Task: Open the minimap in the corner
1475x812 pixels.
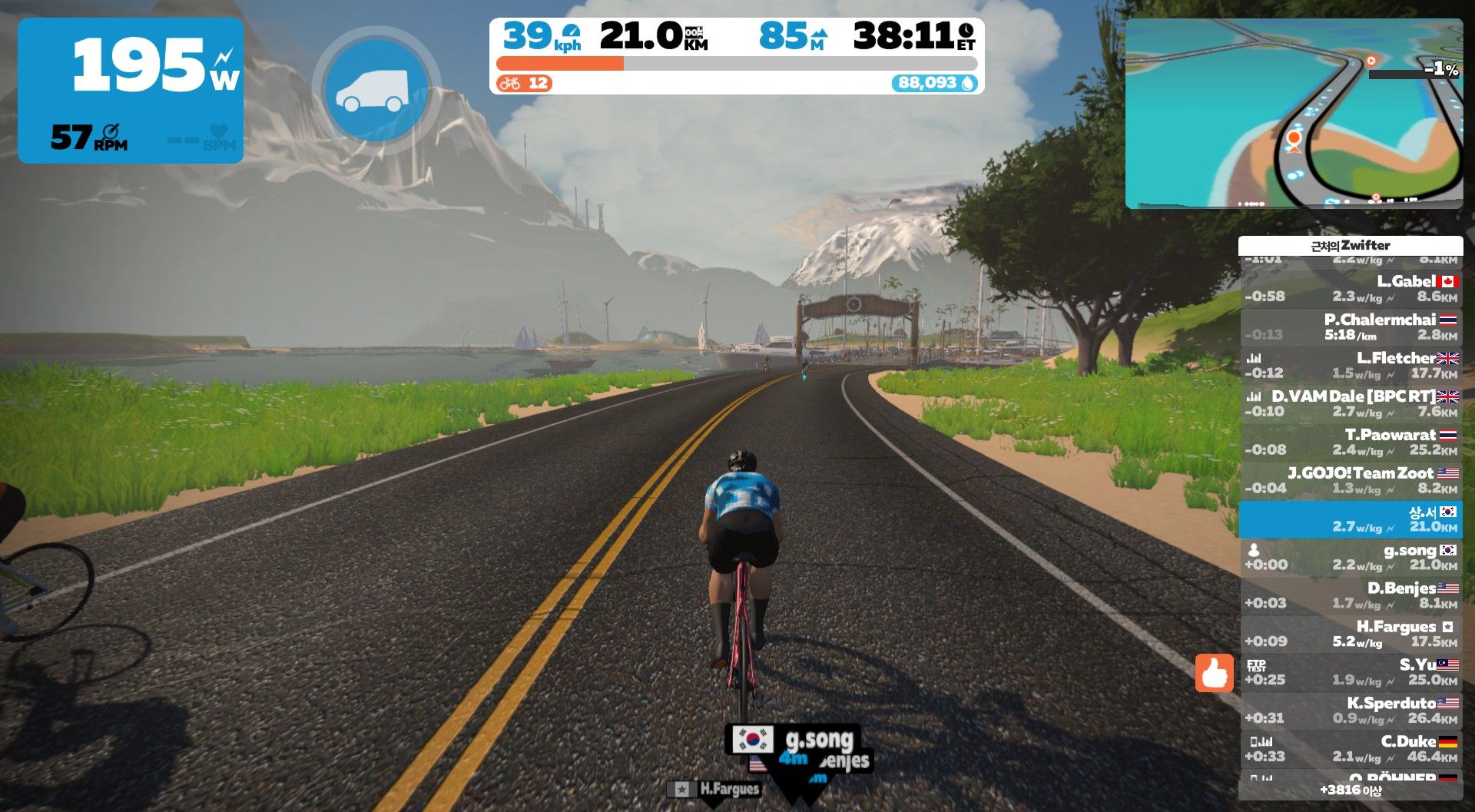Action: click(1294, 114)
